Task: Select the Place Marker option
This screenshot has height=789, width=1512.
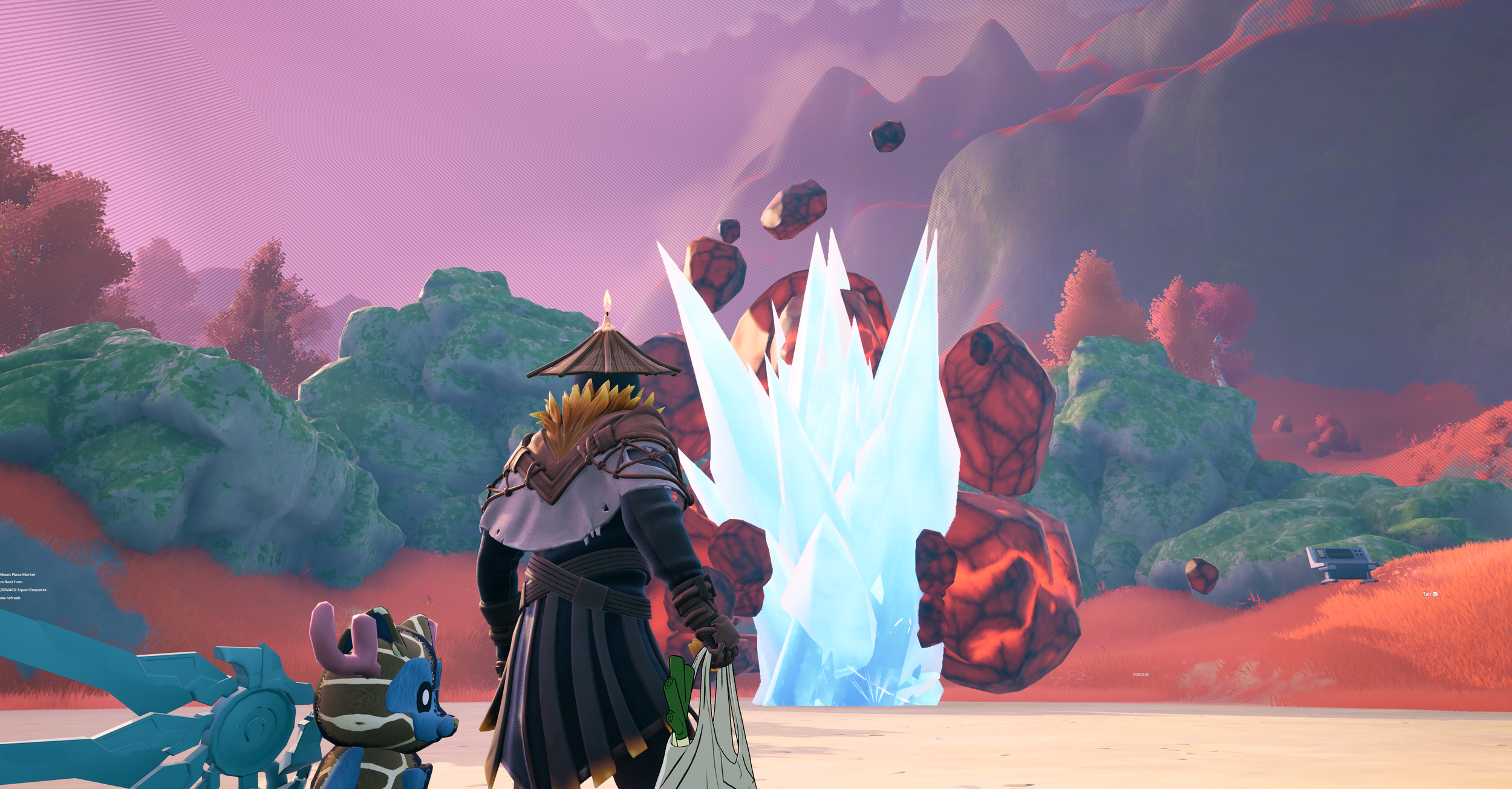Action: tap(24, 574)
